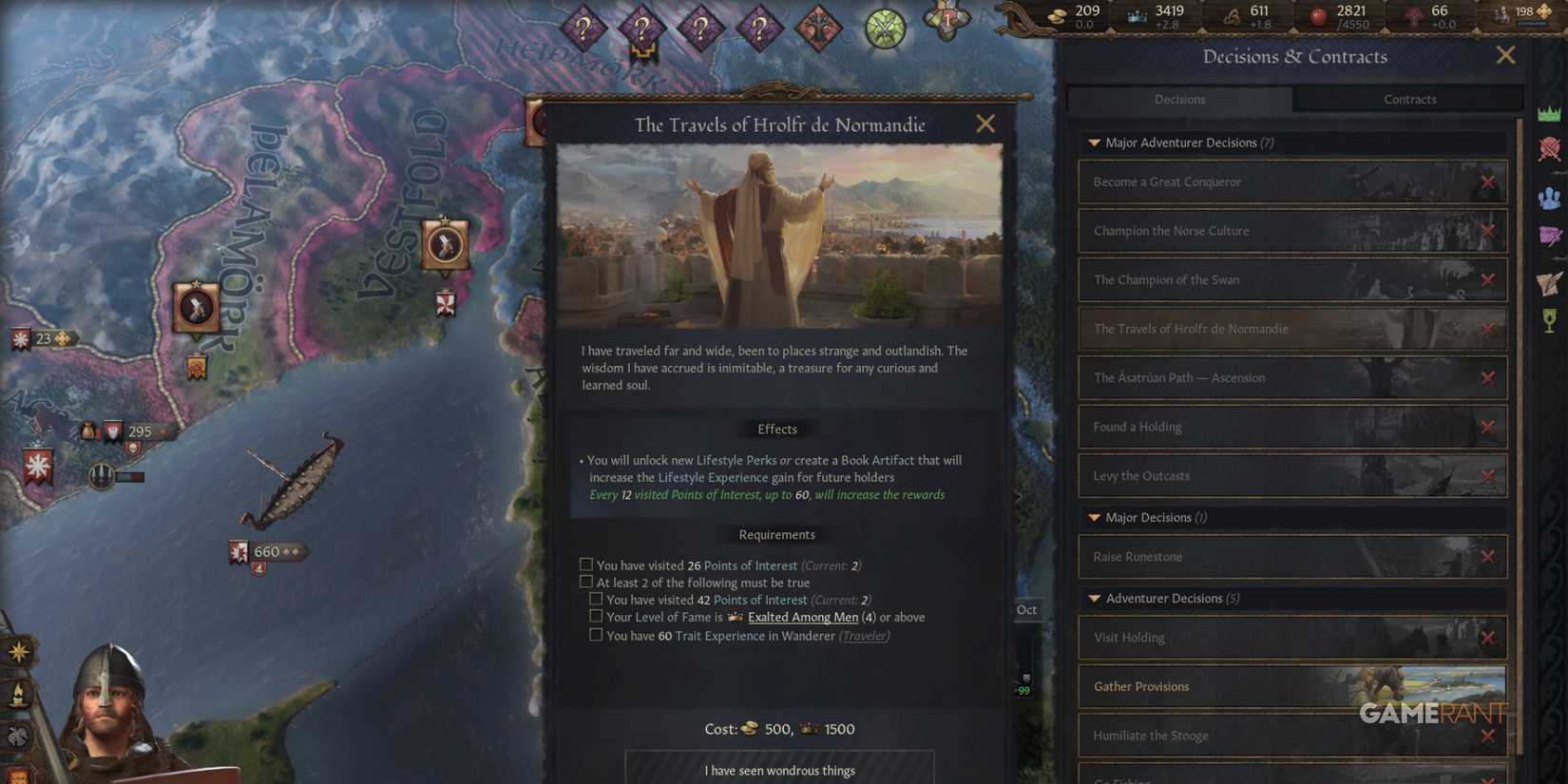Switch to the Contracts tab

pyautogui.click(x=1410, y=99)
